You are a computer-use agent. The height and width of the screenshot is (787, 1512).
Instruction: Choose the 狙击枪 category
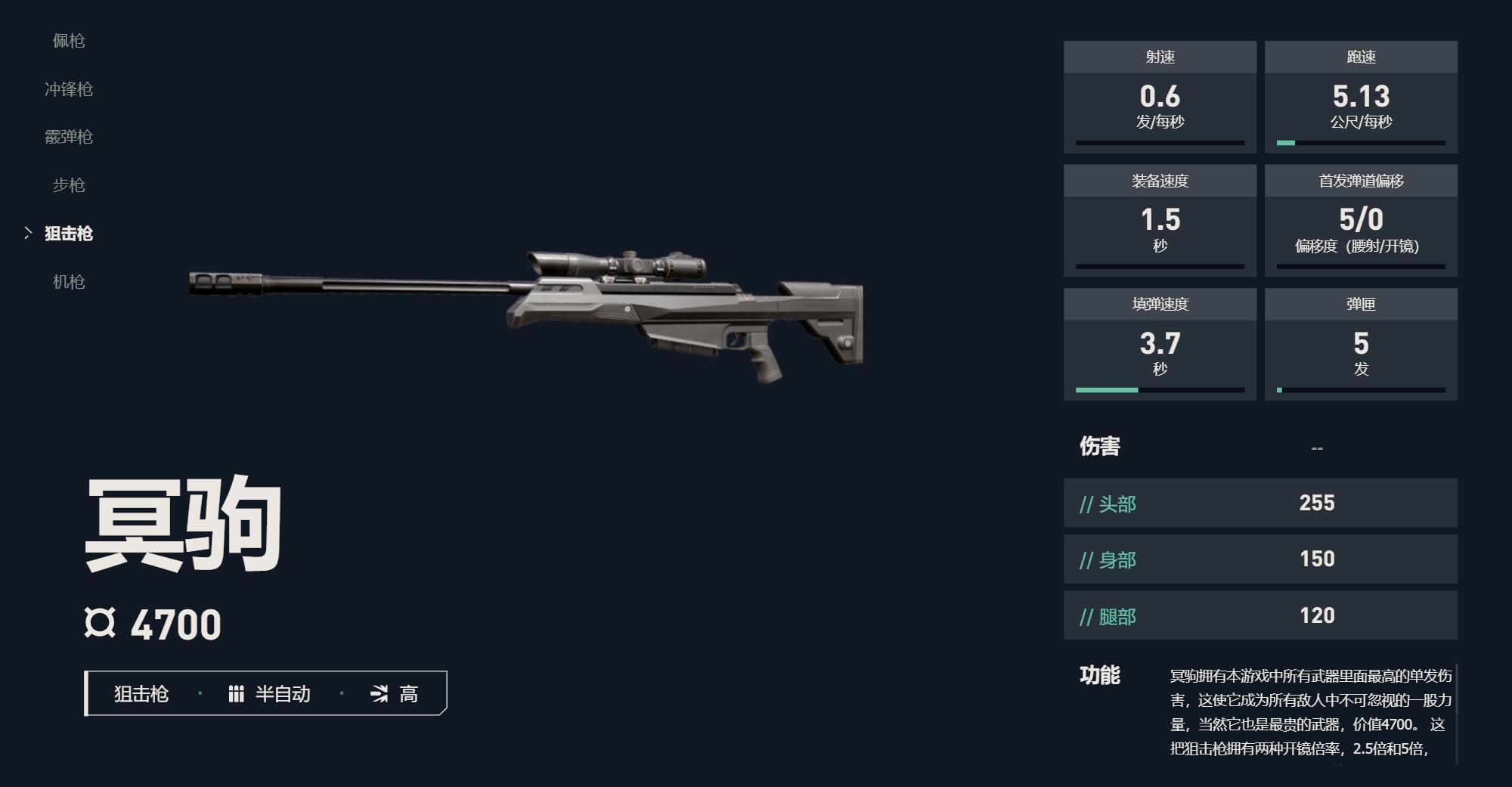tap(69, 234)
